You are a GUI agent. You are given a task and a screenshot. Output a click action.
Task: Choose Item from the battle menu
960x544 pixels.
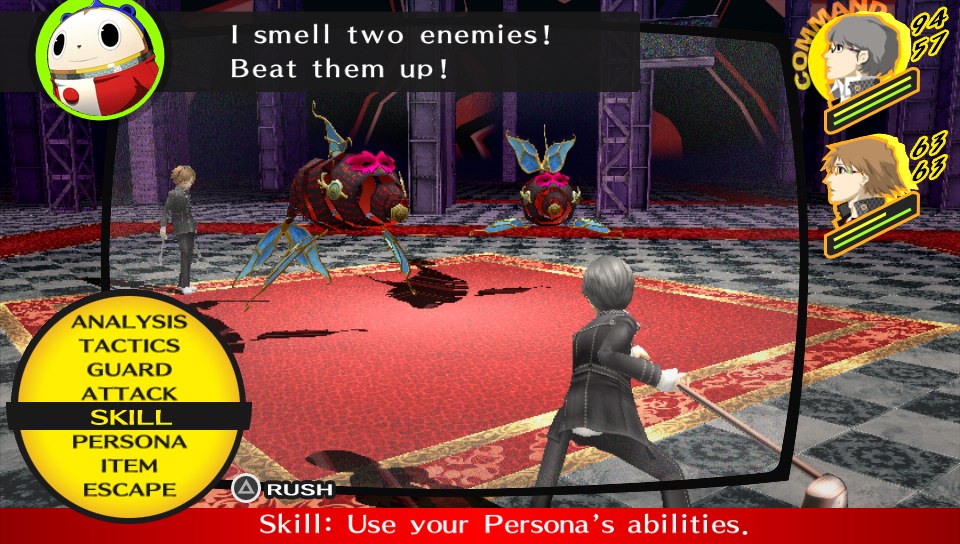(129, 465)
